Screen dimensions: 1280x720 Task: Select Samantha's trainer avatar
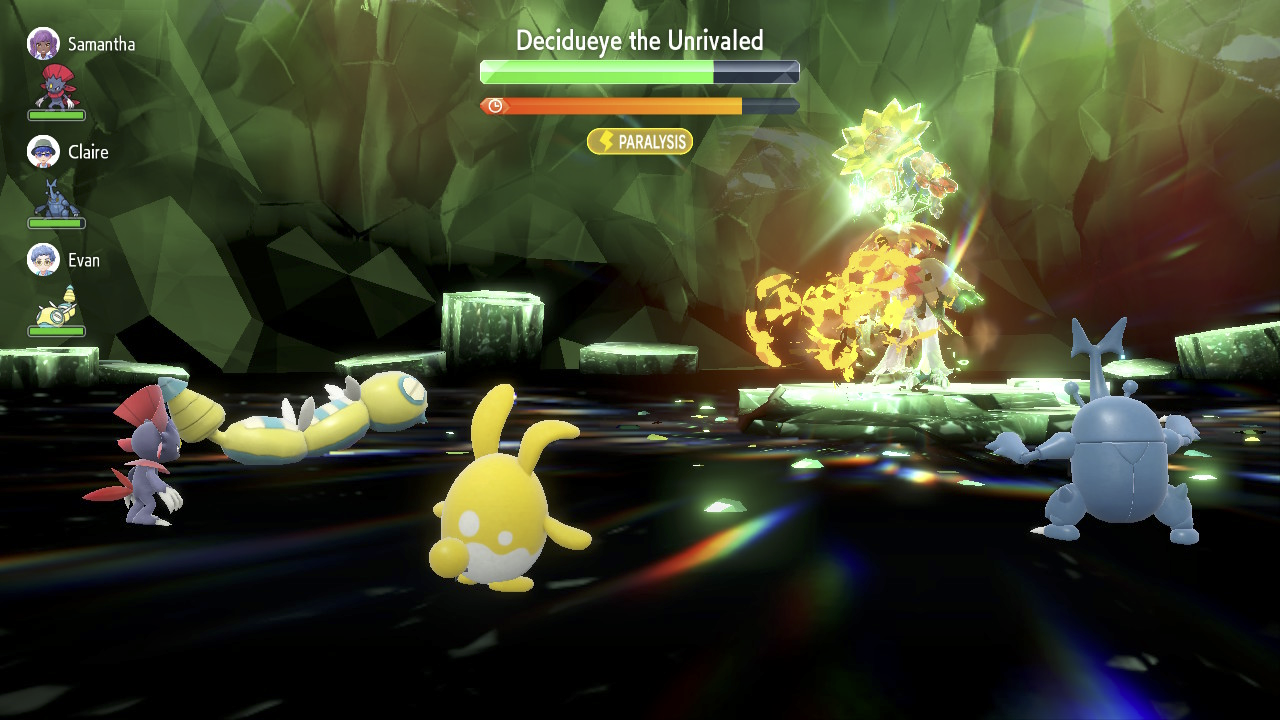[x=43, y=44]
